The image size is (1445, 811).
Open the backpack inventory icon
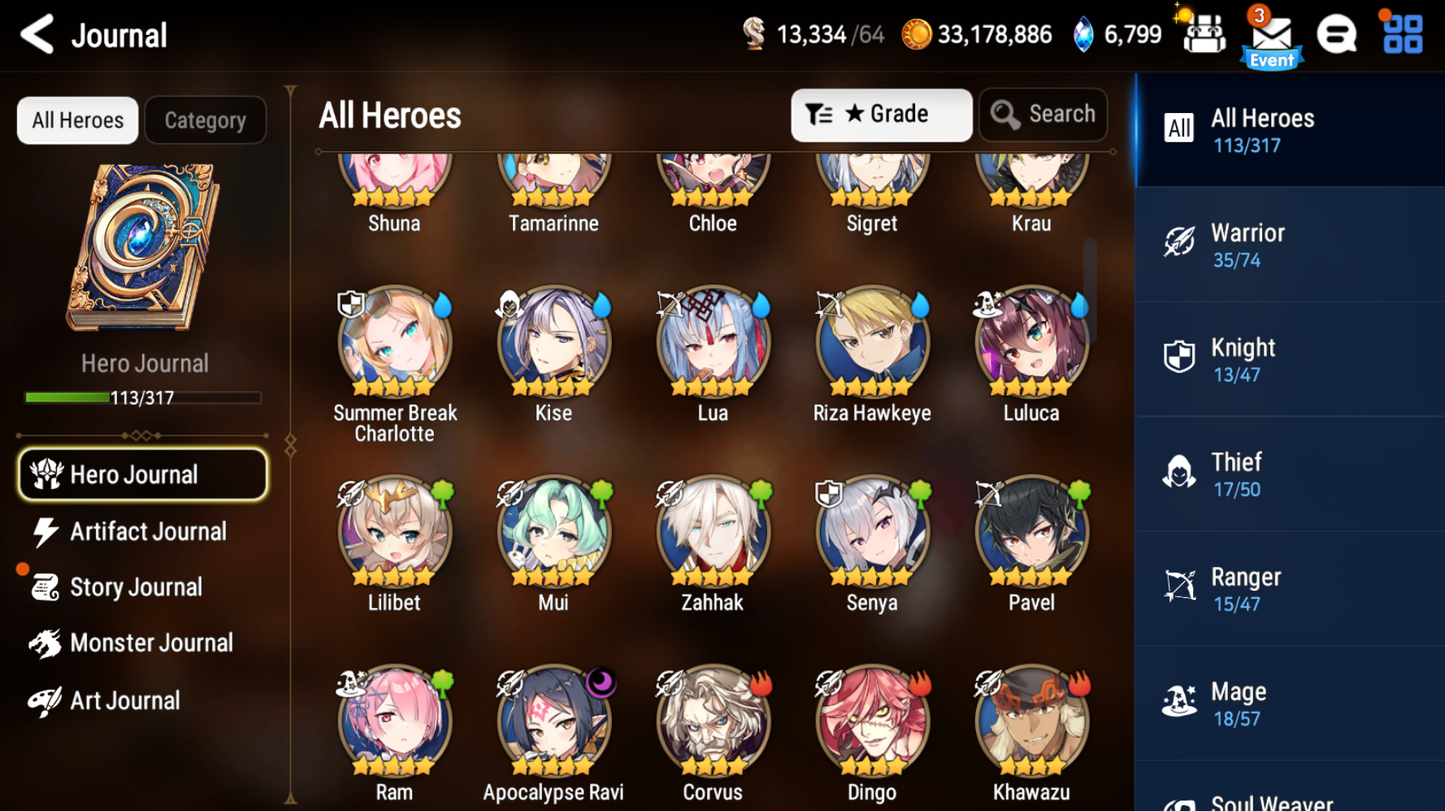(1205, 33)
